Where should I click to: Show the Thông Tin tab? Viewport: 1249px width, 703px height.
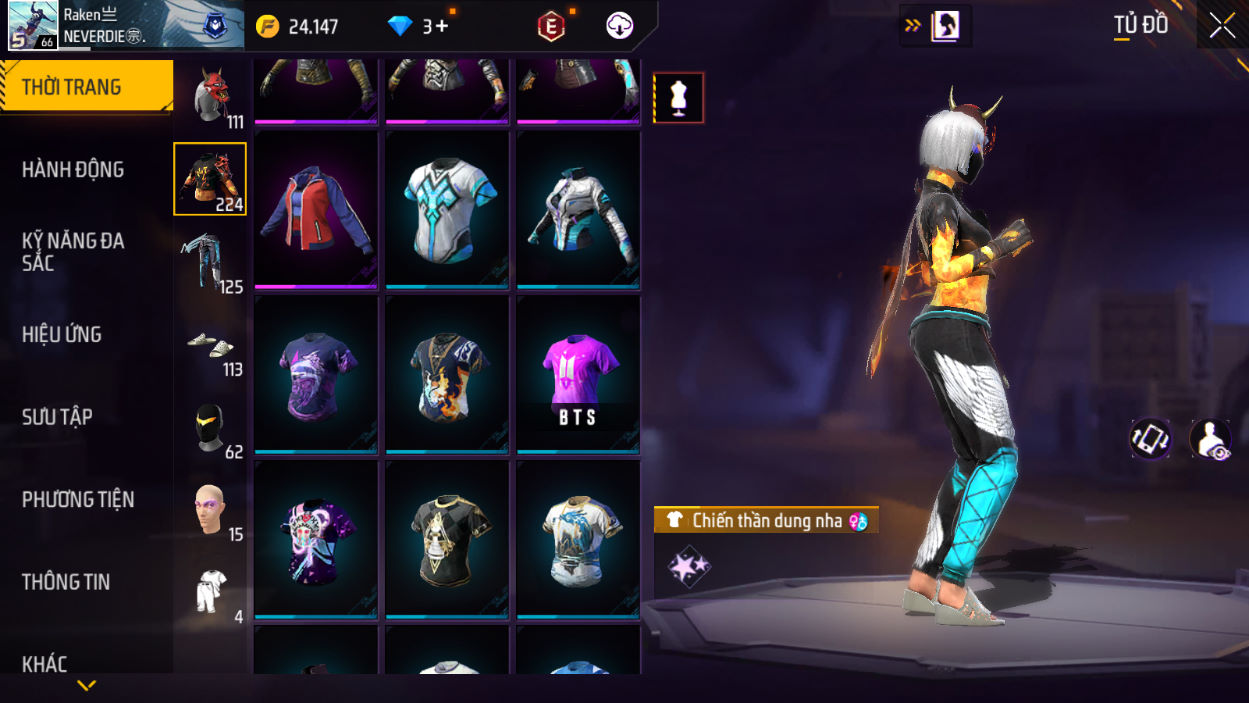pos(66,582)
